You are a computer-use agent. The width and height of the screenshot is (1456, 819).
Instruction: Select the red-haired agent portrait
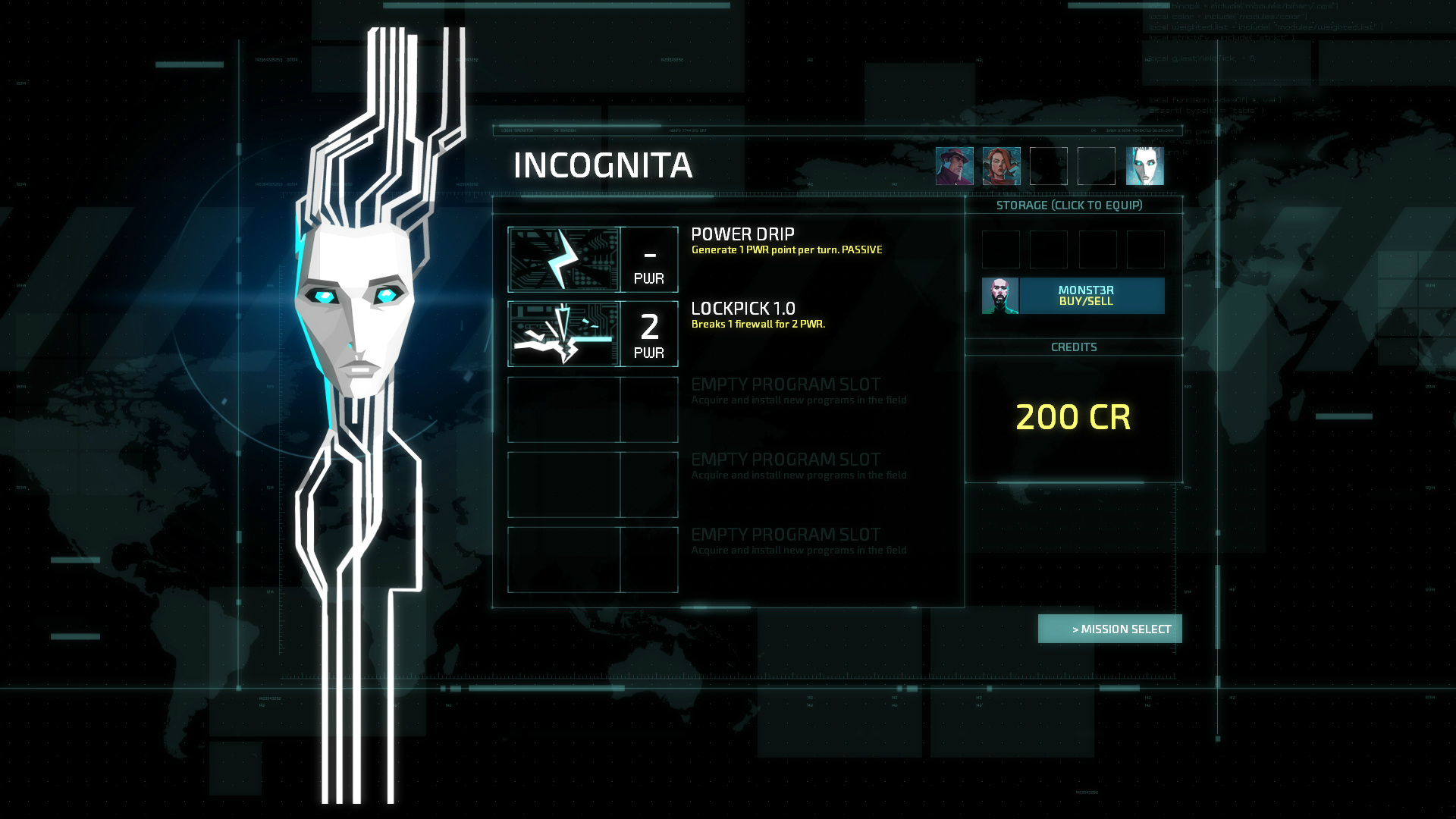(1002, 165)
